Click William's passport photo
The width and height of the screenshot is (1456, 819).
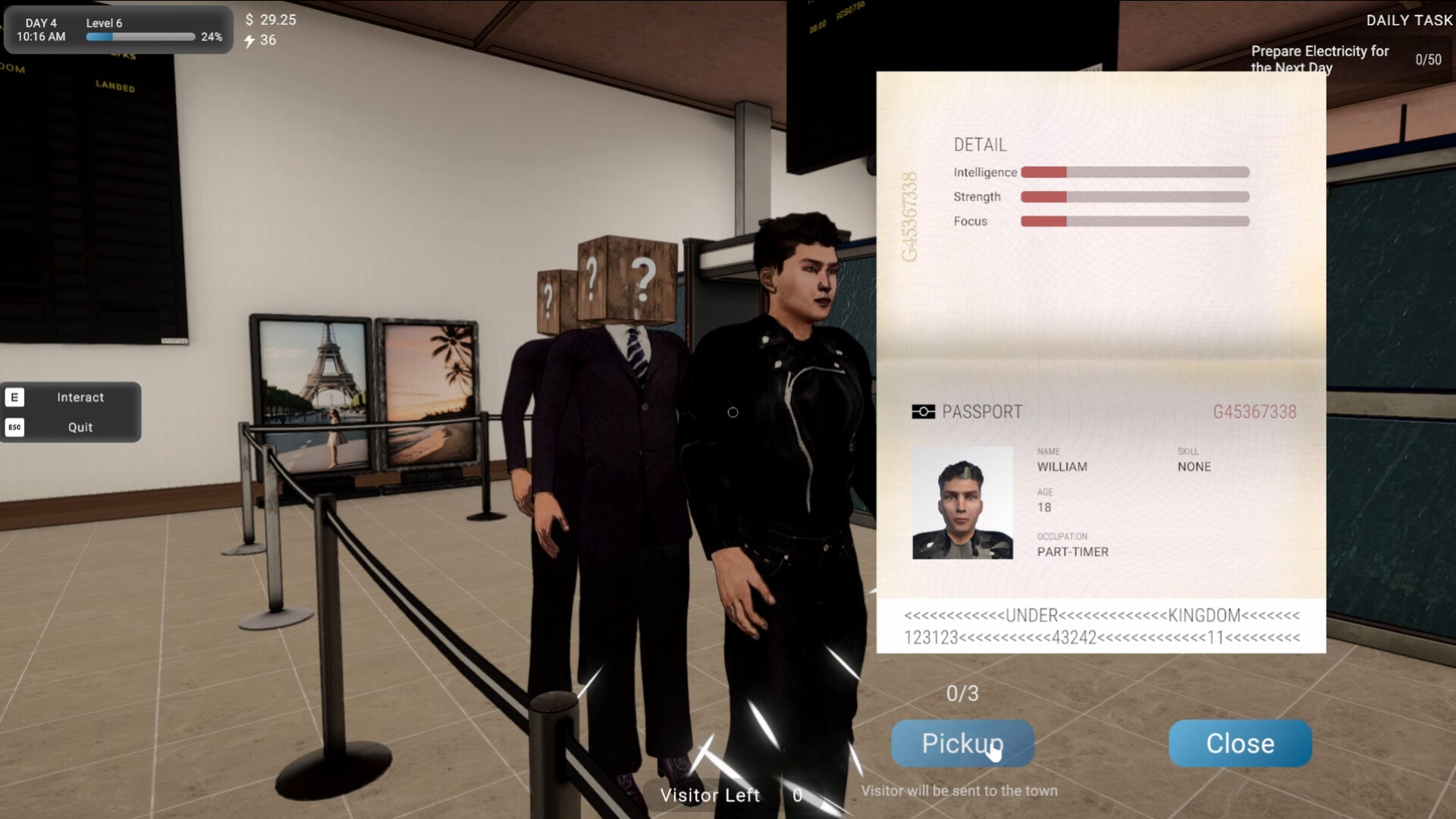point(962,502)
